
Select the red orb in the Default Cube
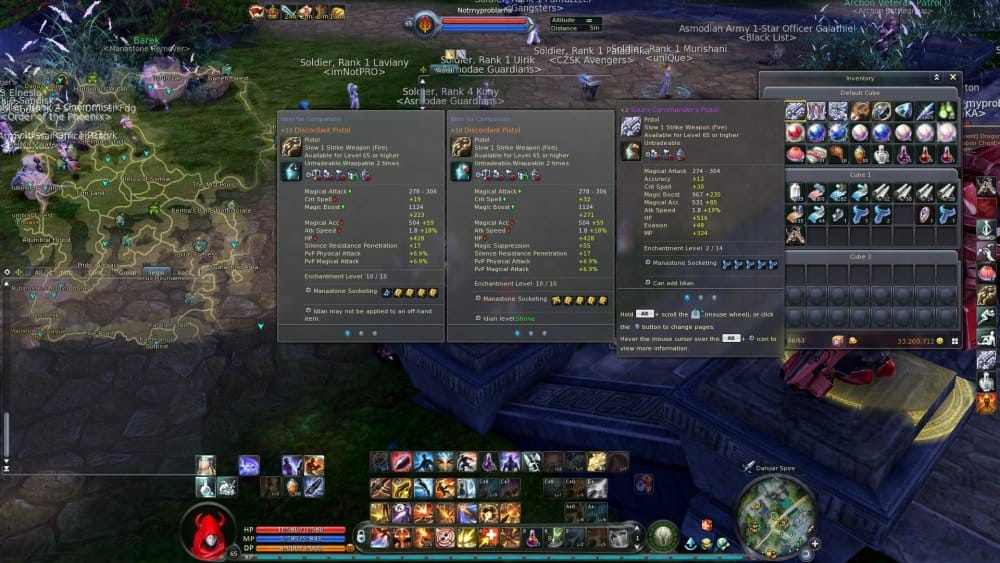pyautogui.click(x=795, y=133)
